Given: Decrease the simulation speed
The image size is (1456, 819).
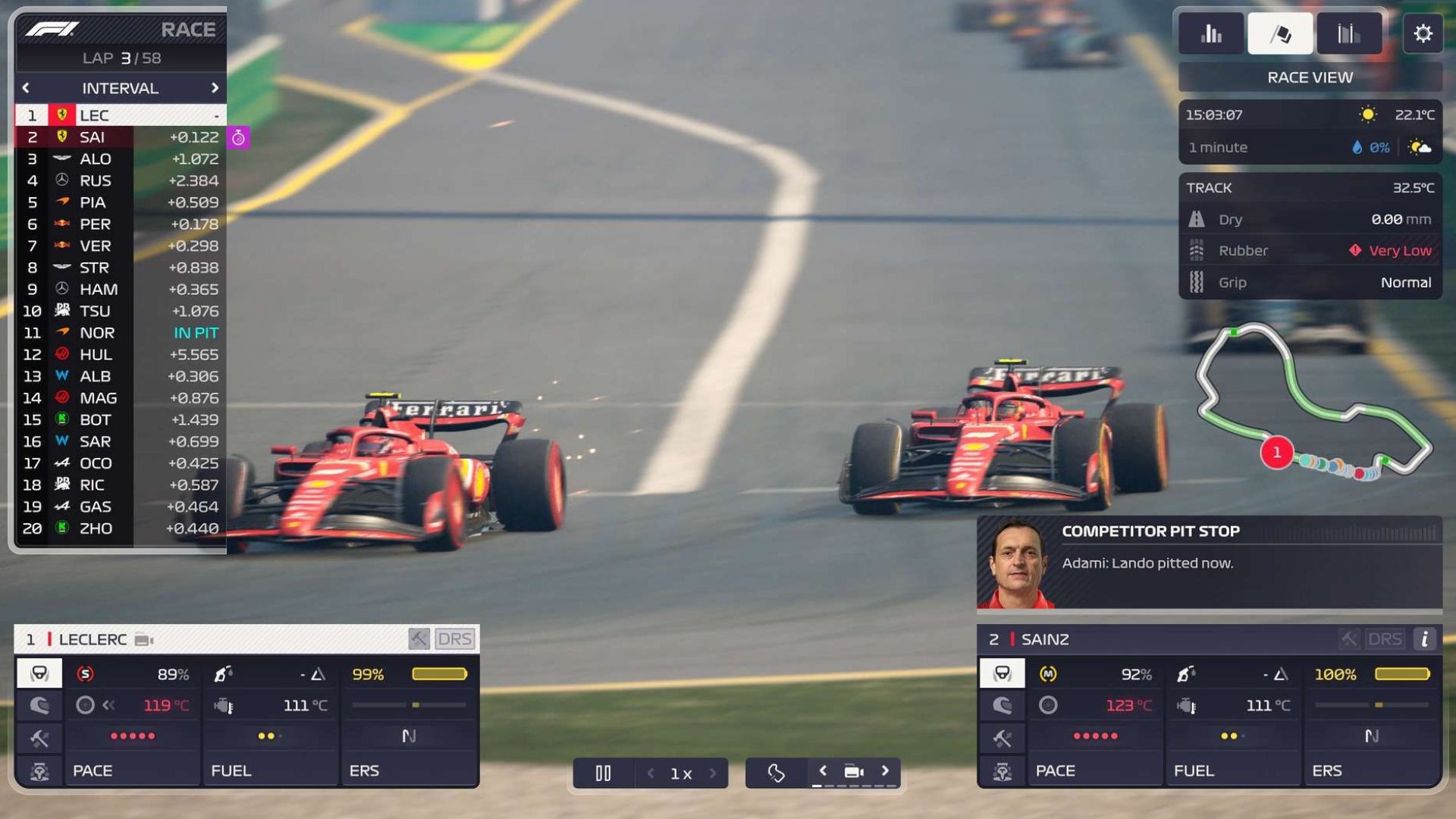Looking at the screenshot, I should [x=651, y=773].
